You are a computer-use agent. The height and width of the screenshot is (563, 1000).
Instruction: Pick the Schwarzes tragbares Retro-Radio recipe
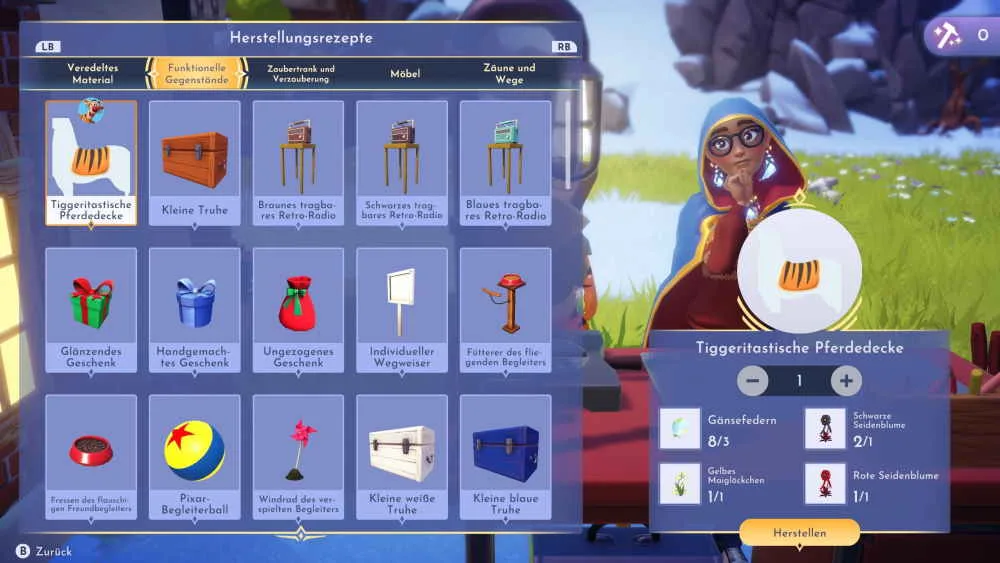click(402, 162)
